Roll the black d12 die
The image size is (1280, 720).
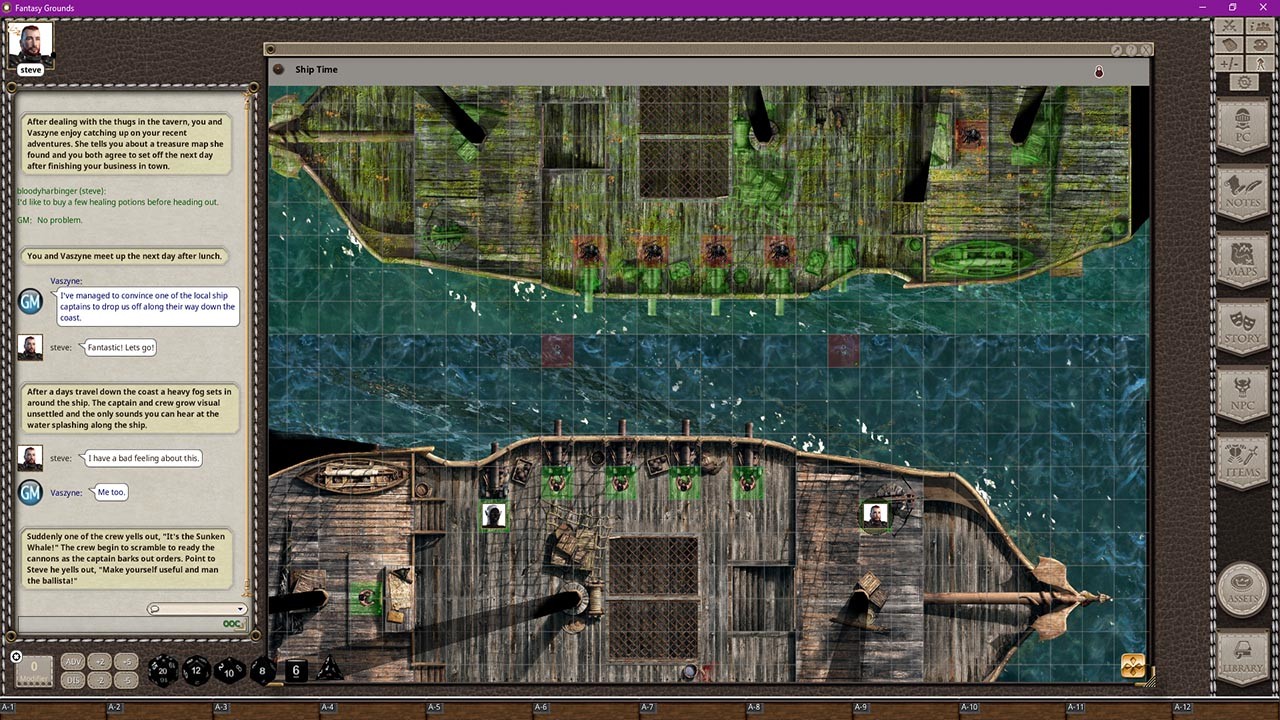[196, 669]
